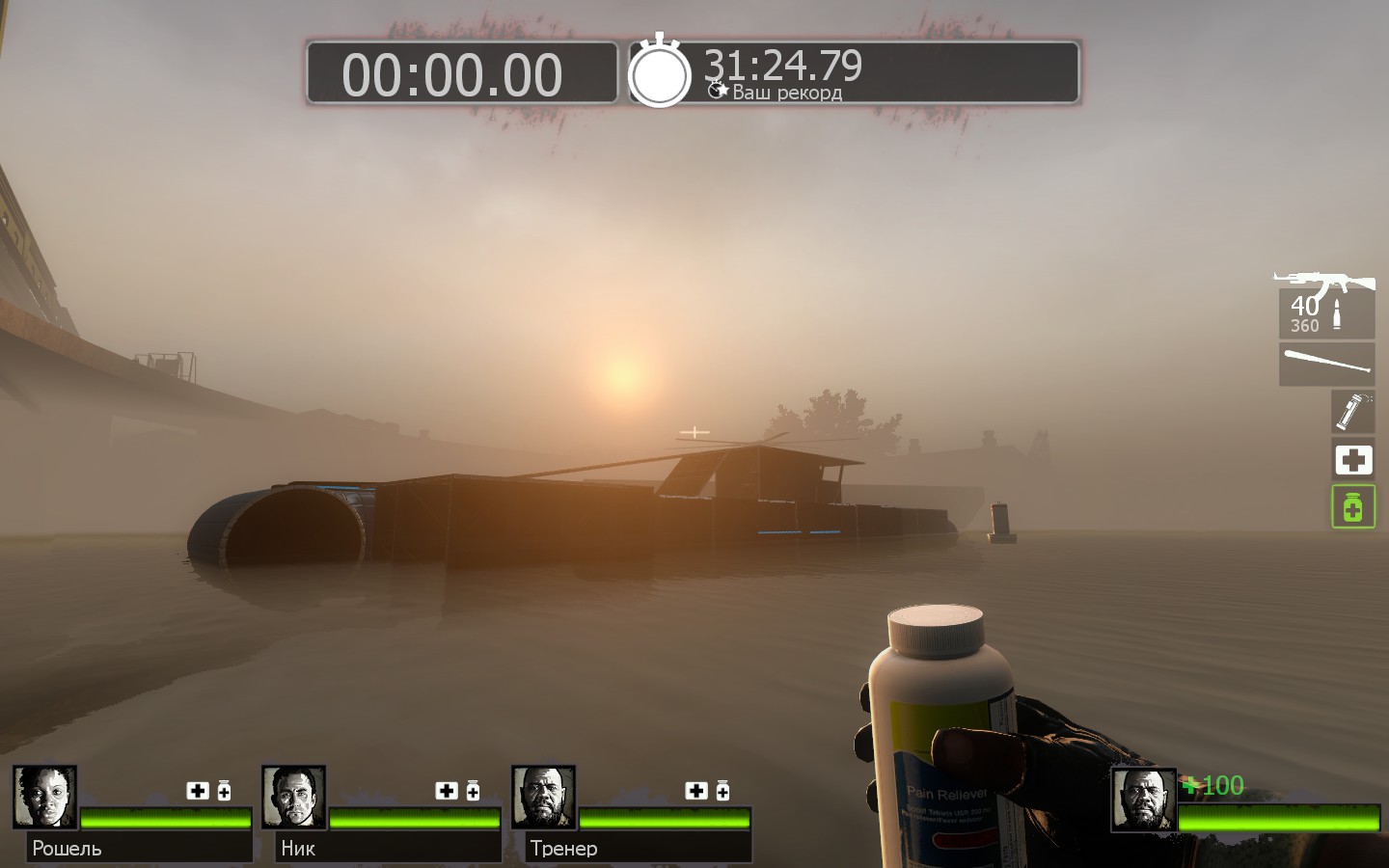
Task: Click the stopwatch icon beside the record time
Action: tap(661, 71)
